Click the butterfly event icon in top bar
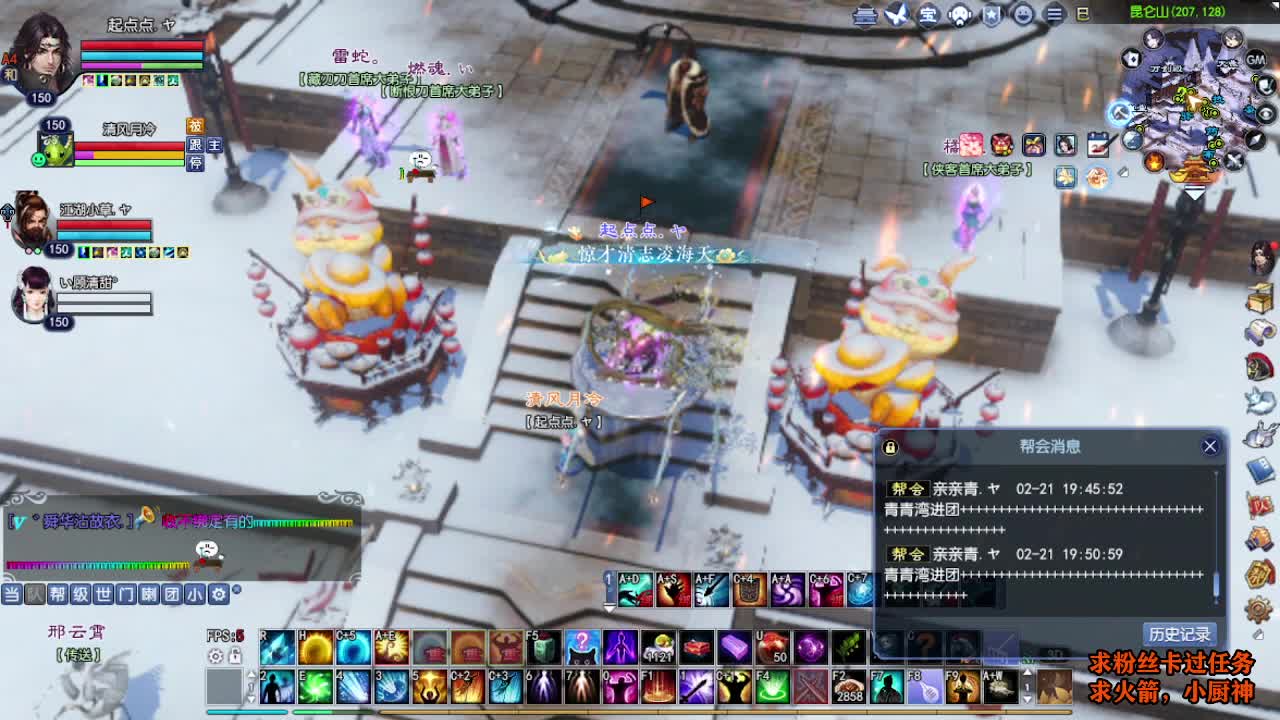 click(897, 13)
